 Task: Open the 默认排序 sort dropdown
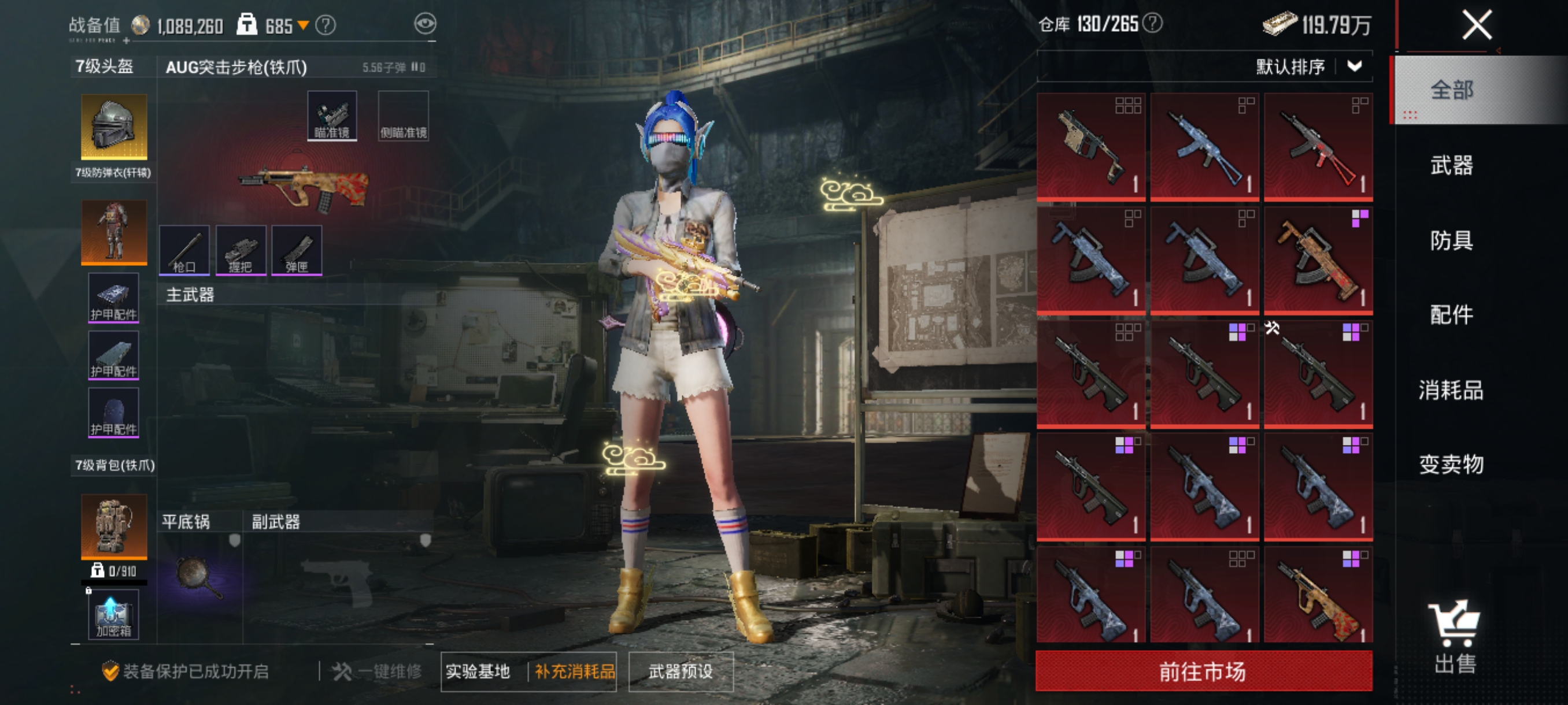[x=1308, y=66]
